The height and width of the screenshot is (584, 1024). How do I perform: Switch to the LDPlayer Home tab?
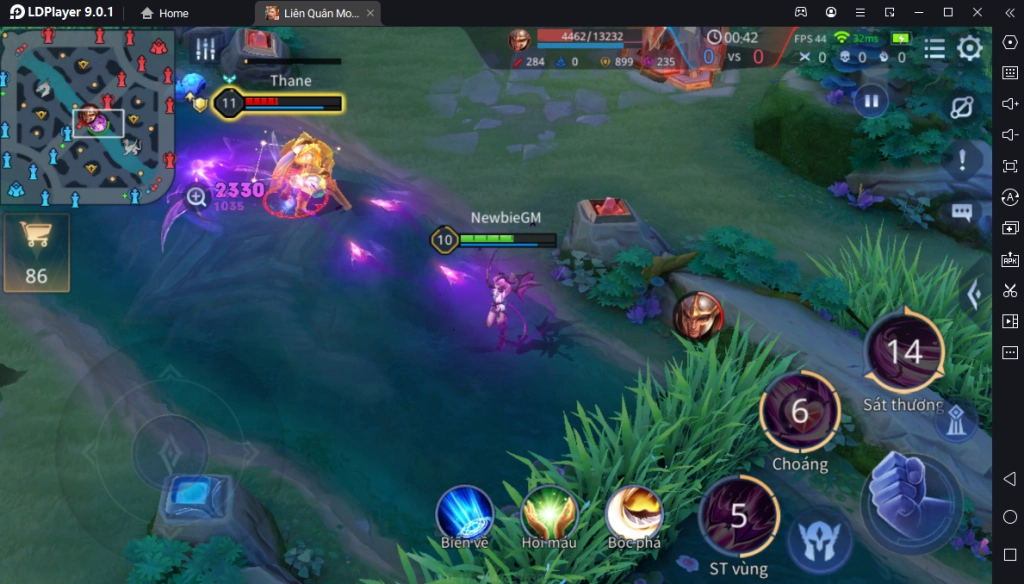[x=165, y=13]
